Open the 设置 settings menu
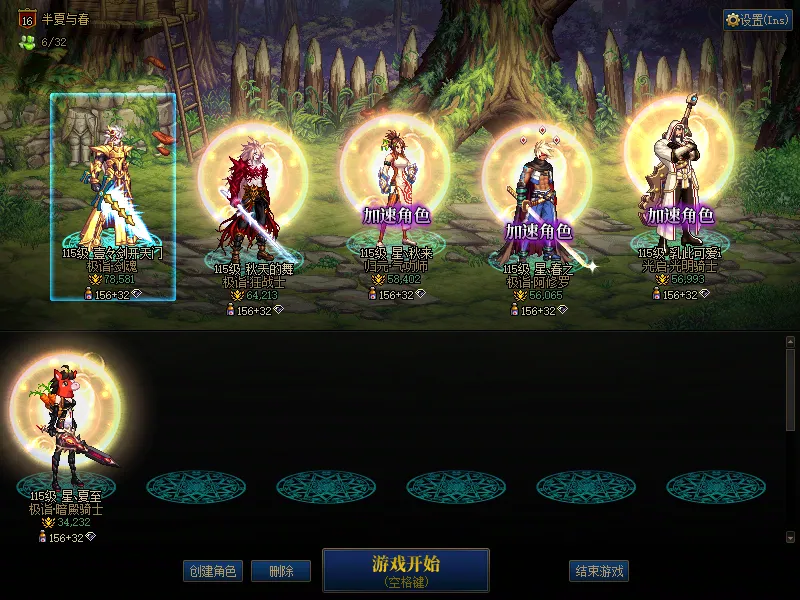 (757, 20)
